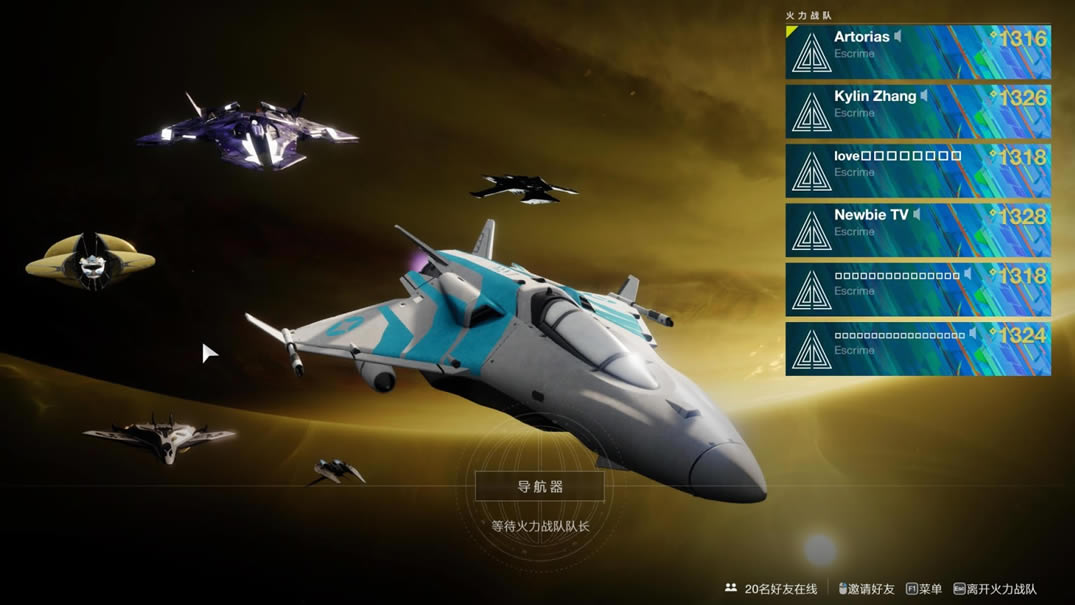This screenshot has height=605, width=1075.
Task: Open the 导航器 navigator button
Action: pos(540,487)
